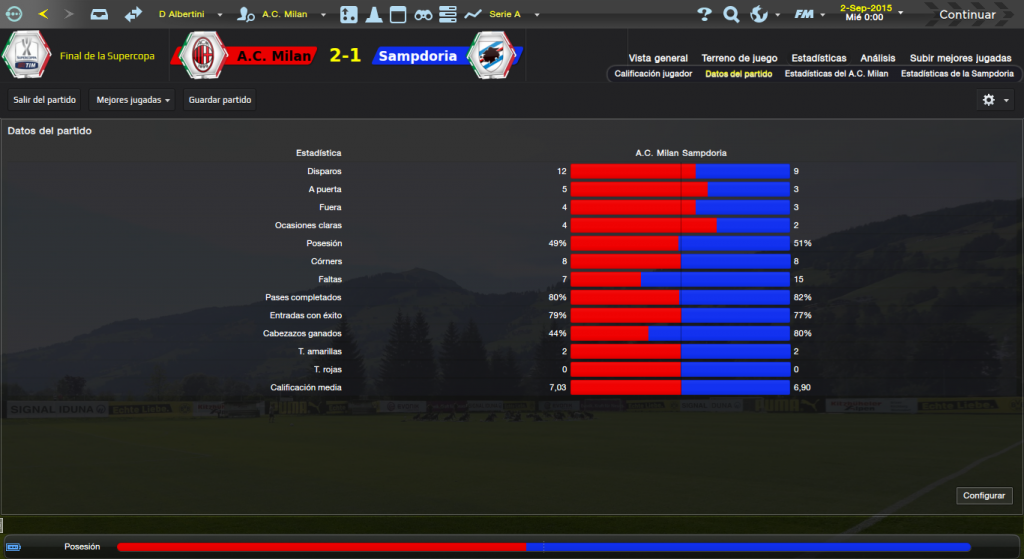1024x559 pixels.
Task: Open the Mejores jugadas dropdown
Action: (131, 100)
